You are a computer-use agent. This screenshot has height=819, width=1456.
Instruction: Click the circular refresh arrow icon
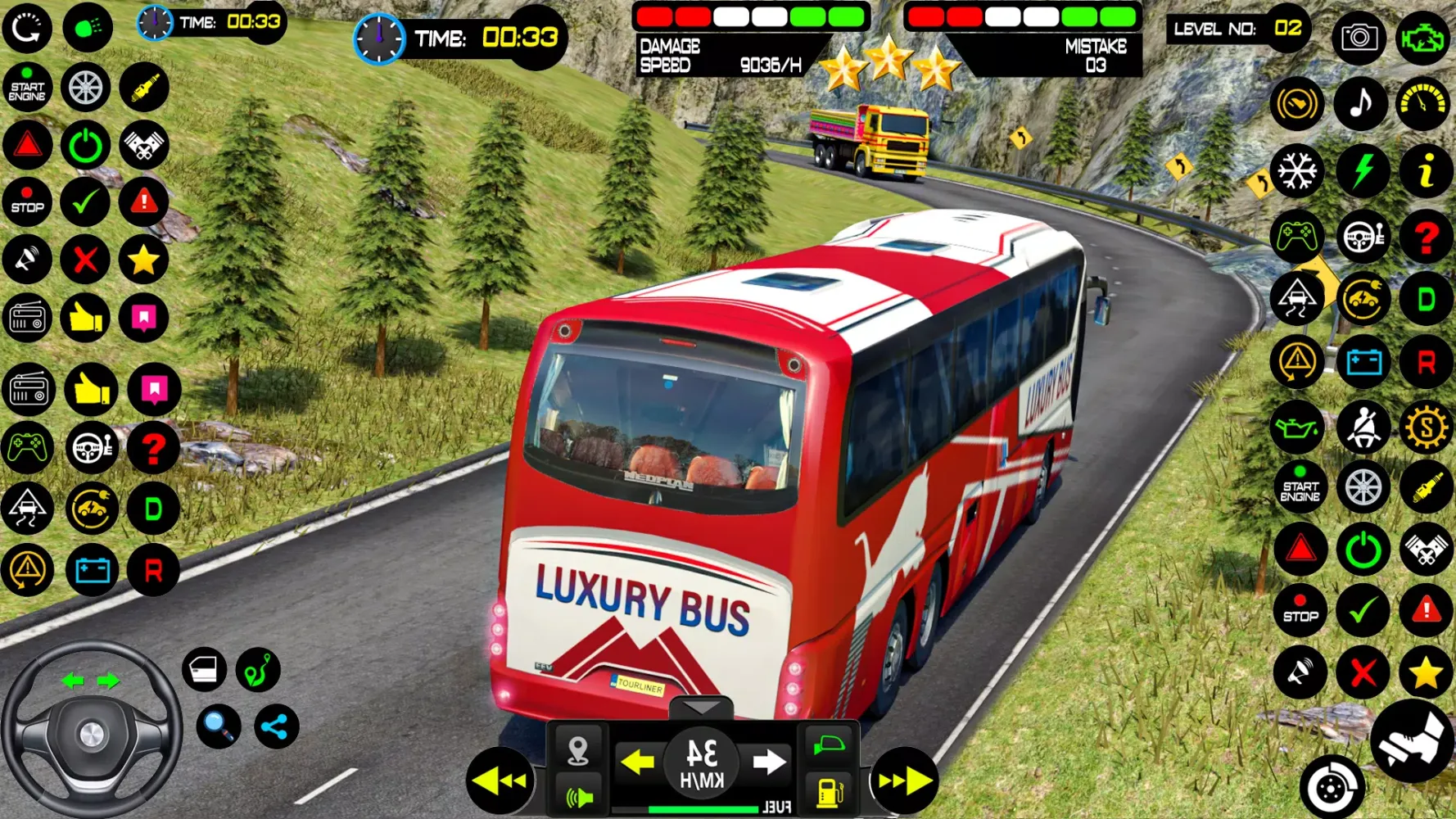pos(27,29)
